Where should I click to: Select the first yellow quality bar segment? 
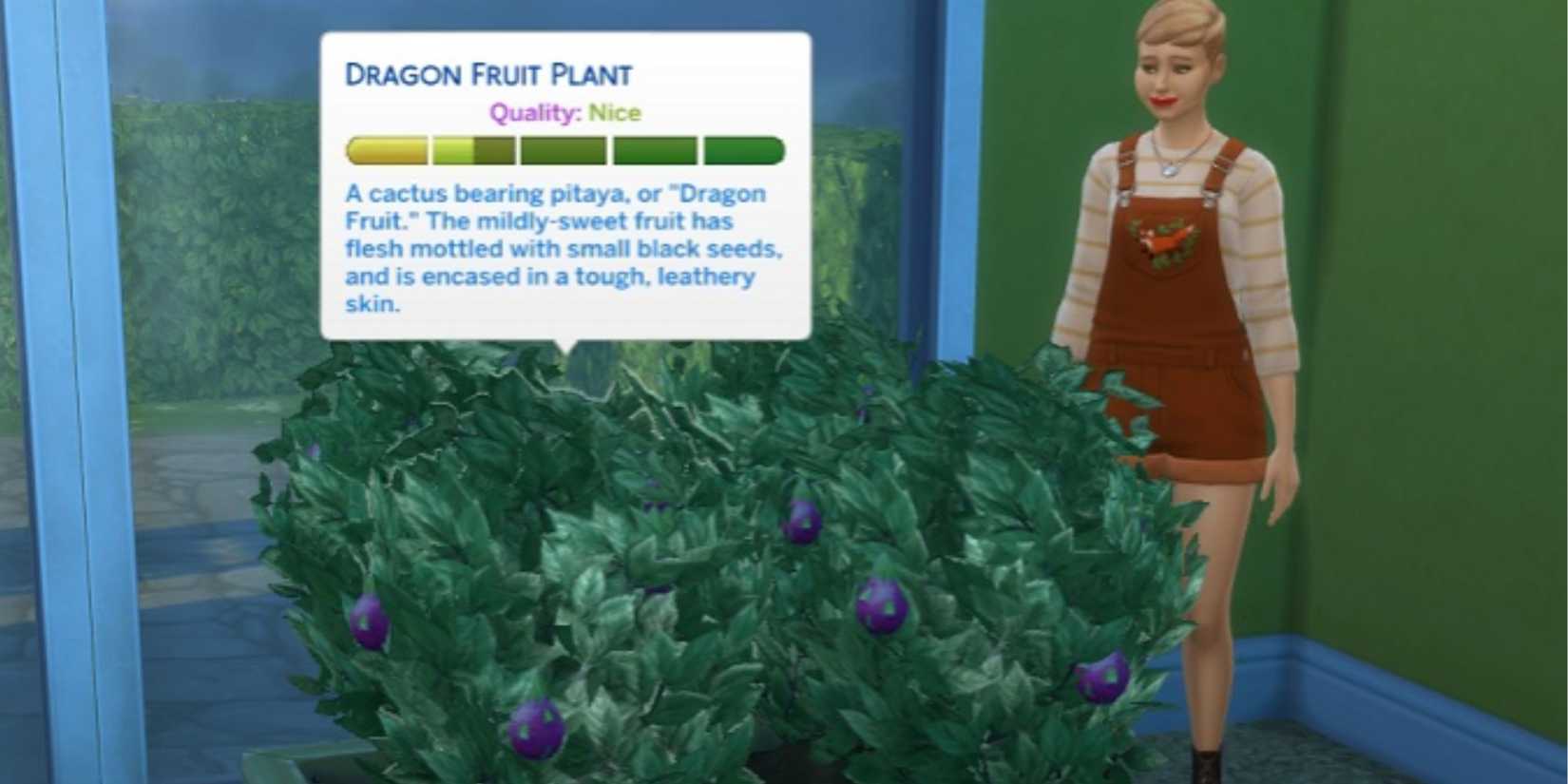pyautogui.click(x=388, y=150)
